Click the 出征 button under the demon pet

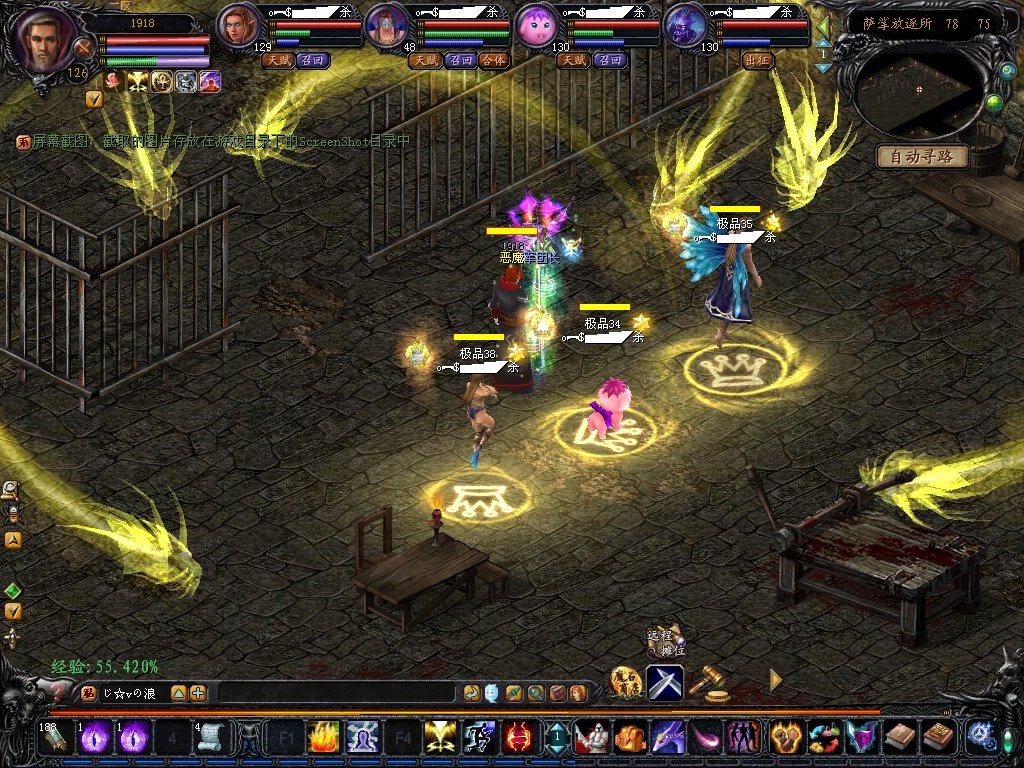pyautogui.click(x=758, y=60)
